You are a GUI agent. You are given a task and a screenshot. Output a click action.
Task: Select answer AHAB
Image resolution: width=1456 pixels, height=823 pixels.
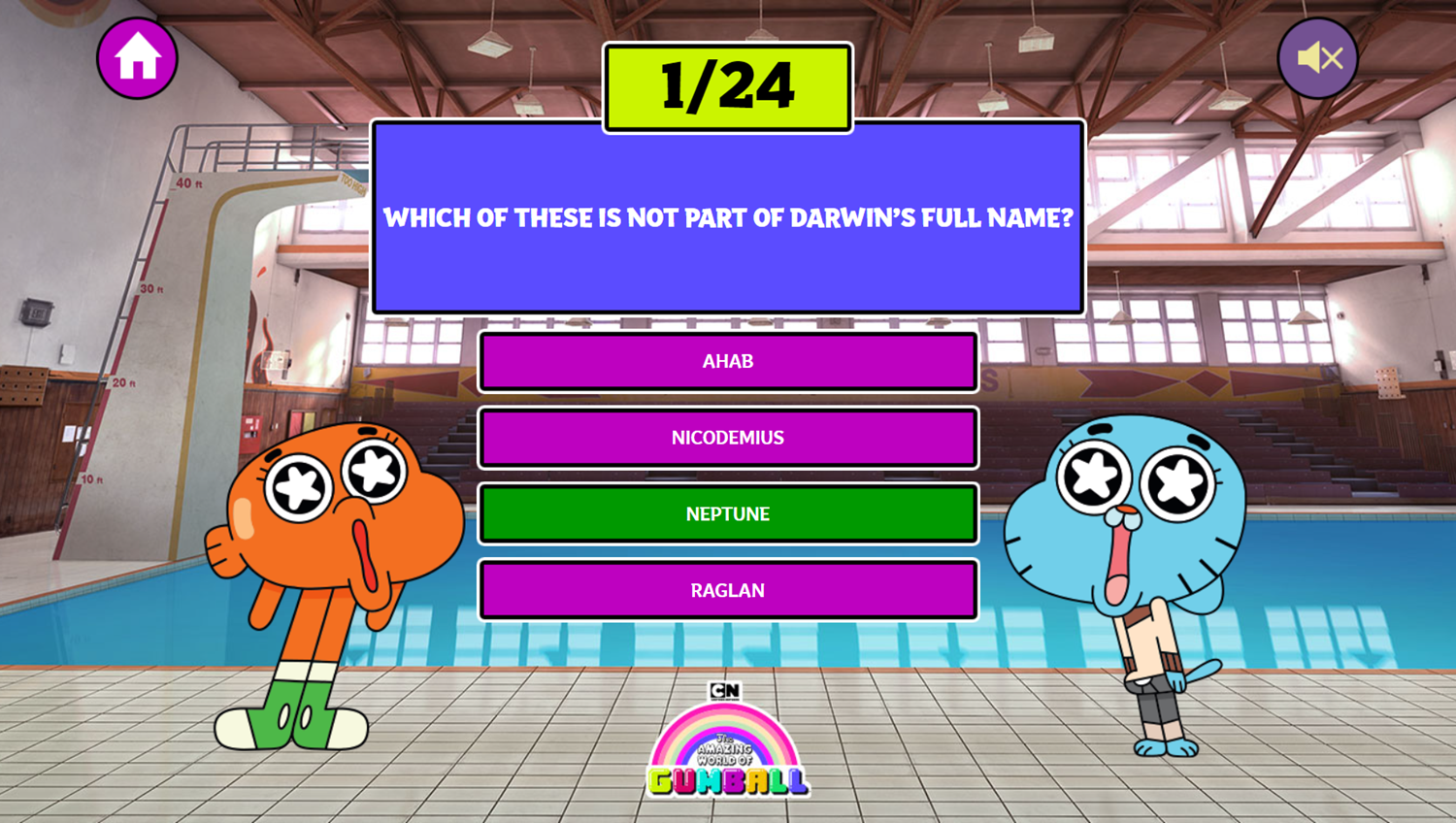point(726,361)
